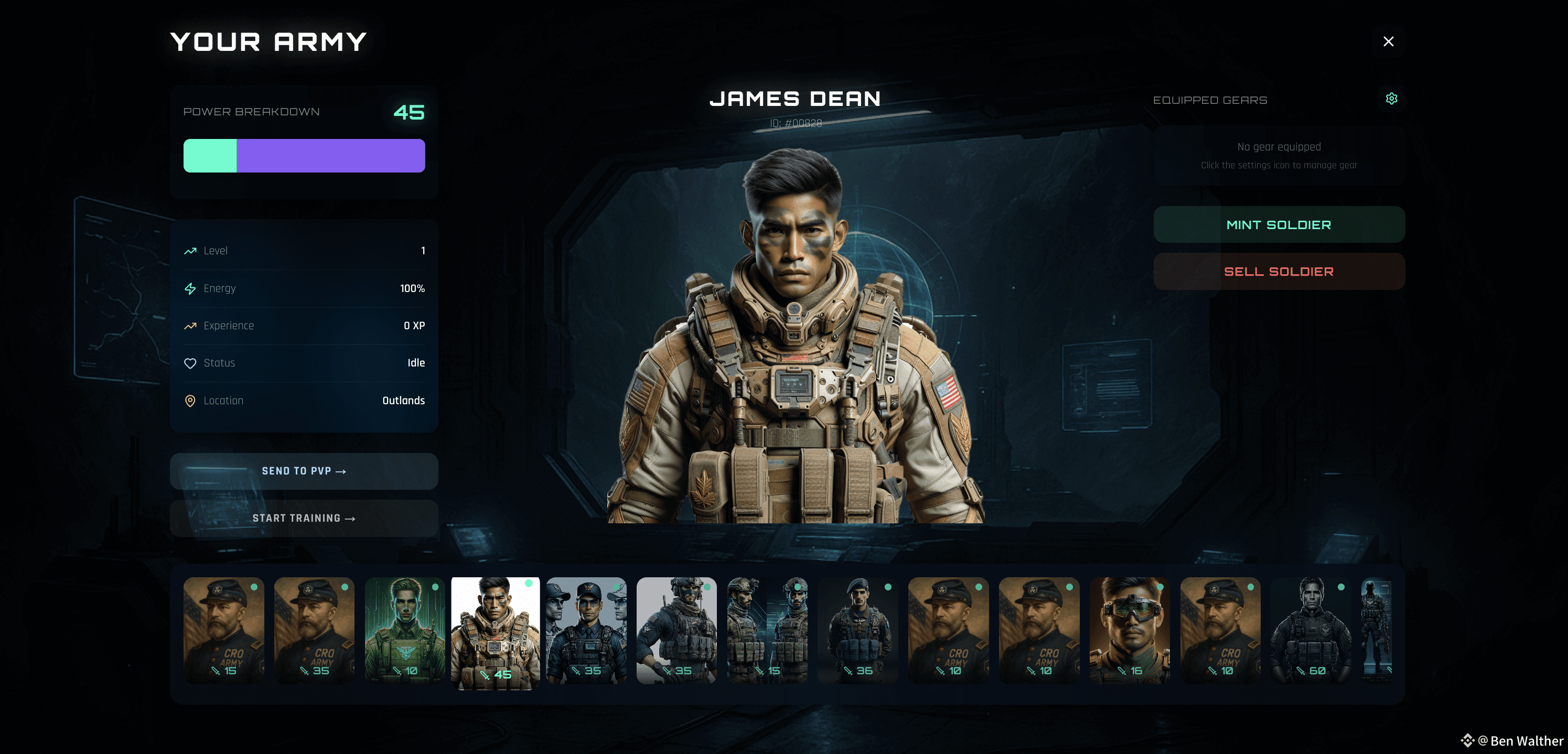Choose the CRO Army soldier with power 35
Screen dimensions: 1568x754
(314, 630)
